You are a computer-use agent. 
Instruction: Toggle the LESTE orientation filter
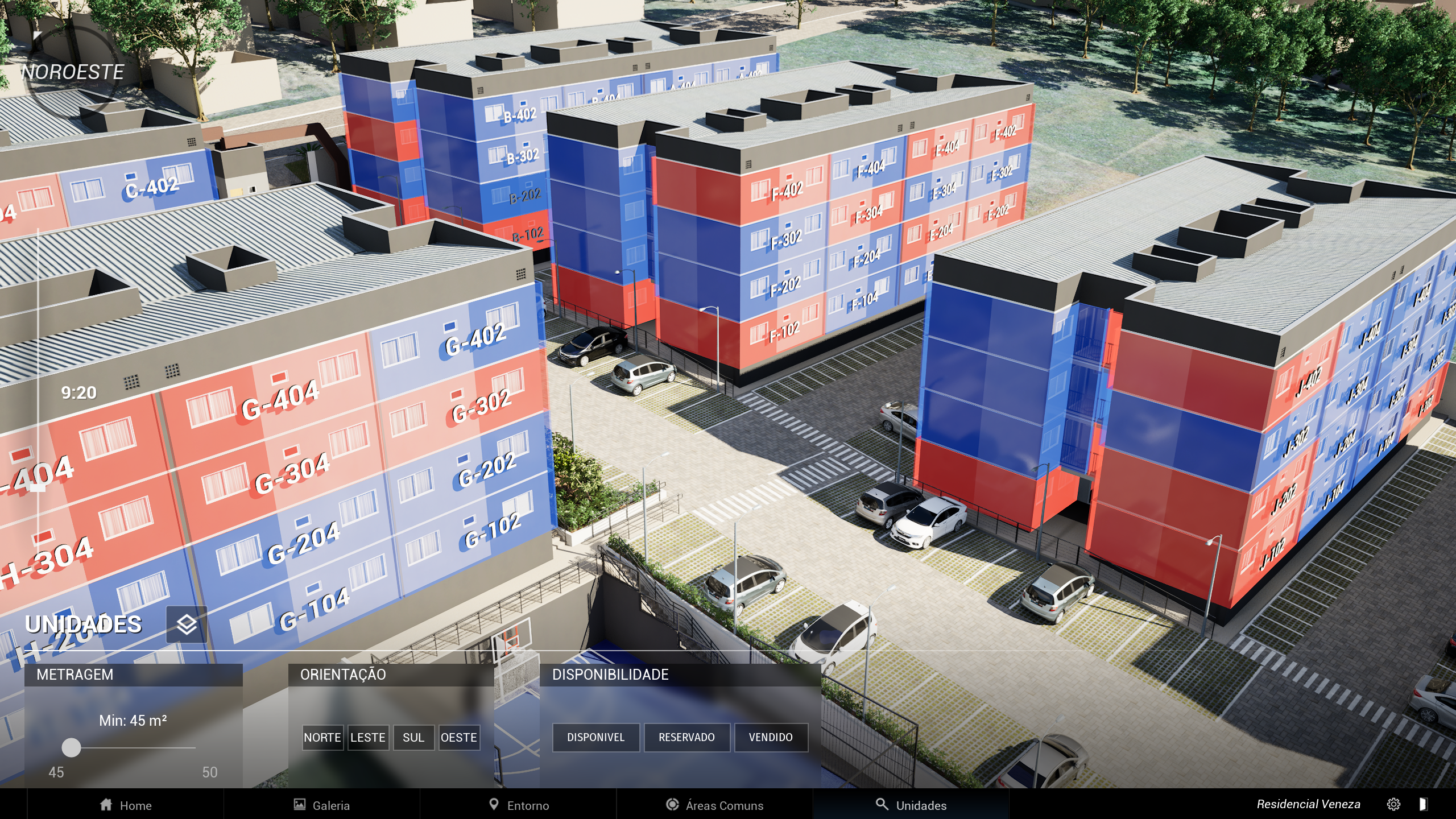[x=368, y=738]
